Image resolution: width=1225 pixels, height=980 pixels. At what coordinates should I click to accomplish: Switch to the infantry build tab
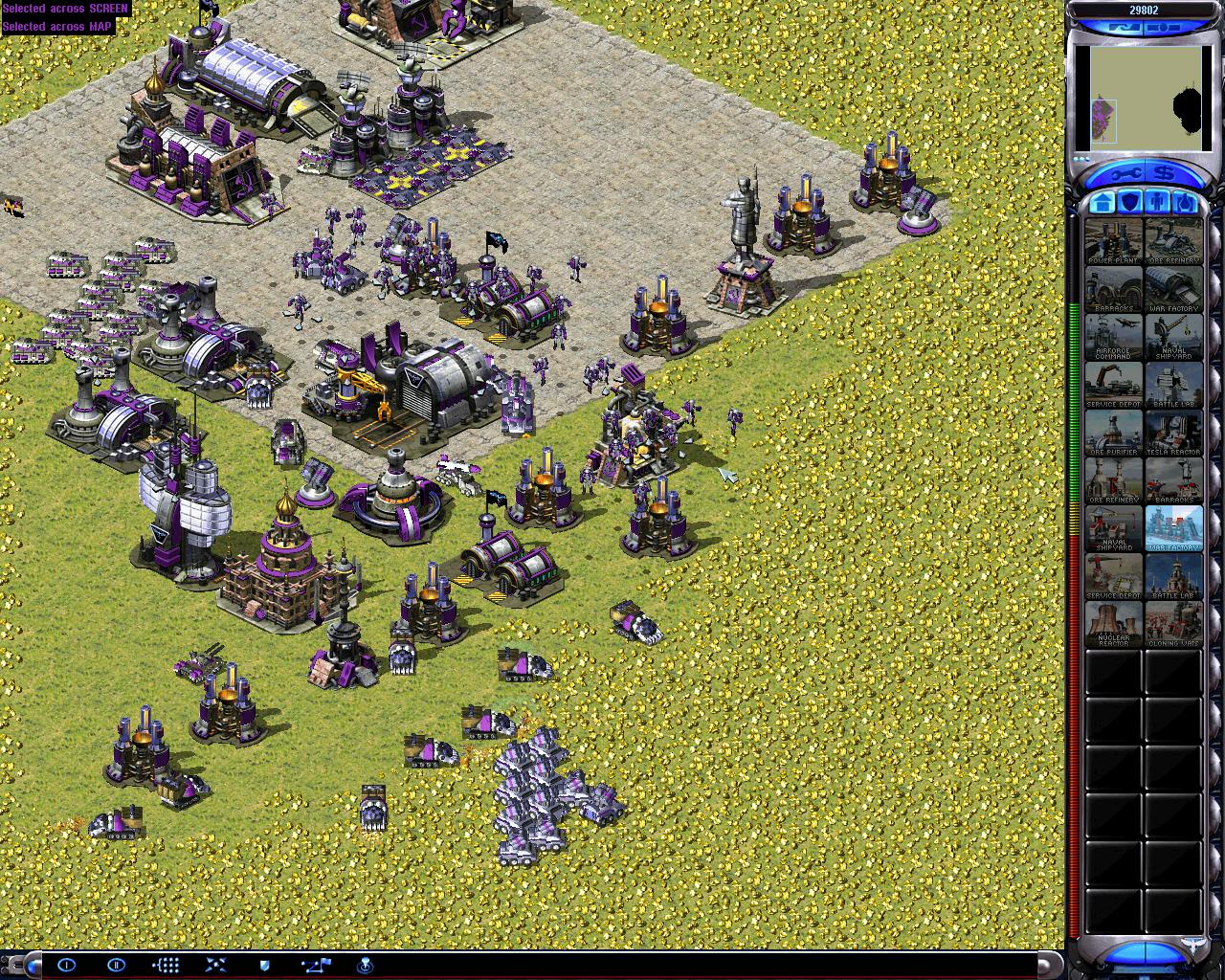(1157, 203)
